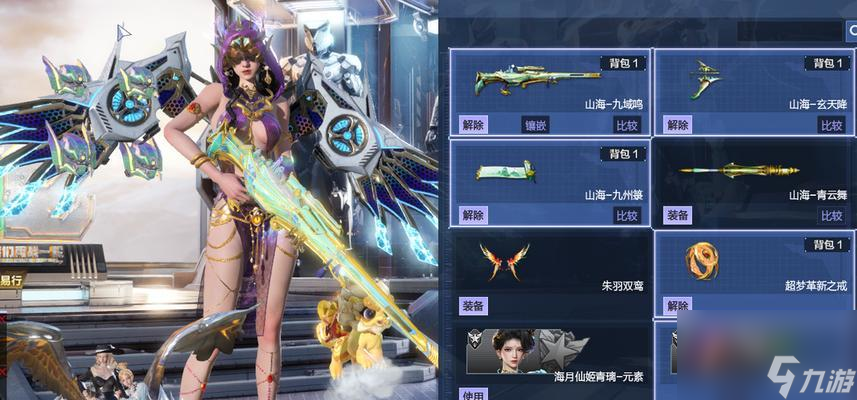Open 镶嵌 inlay for 山海-九域鸣
Viewport: 857px width, 400px height.
coord(536,125)
